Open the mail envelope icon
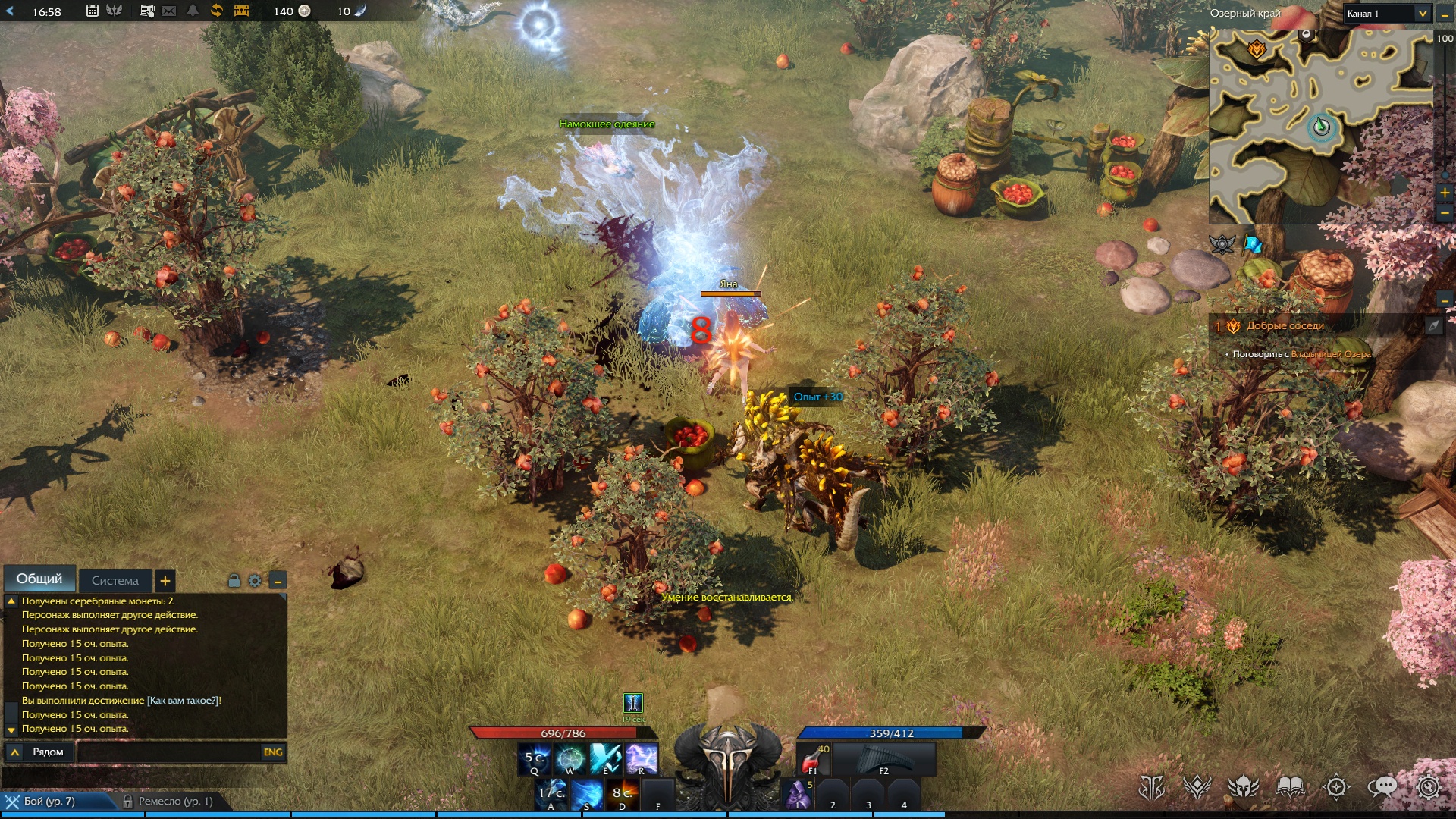1456x819 pixels. (169, 11)
